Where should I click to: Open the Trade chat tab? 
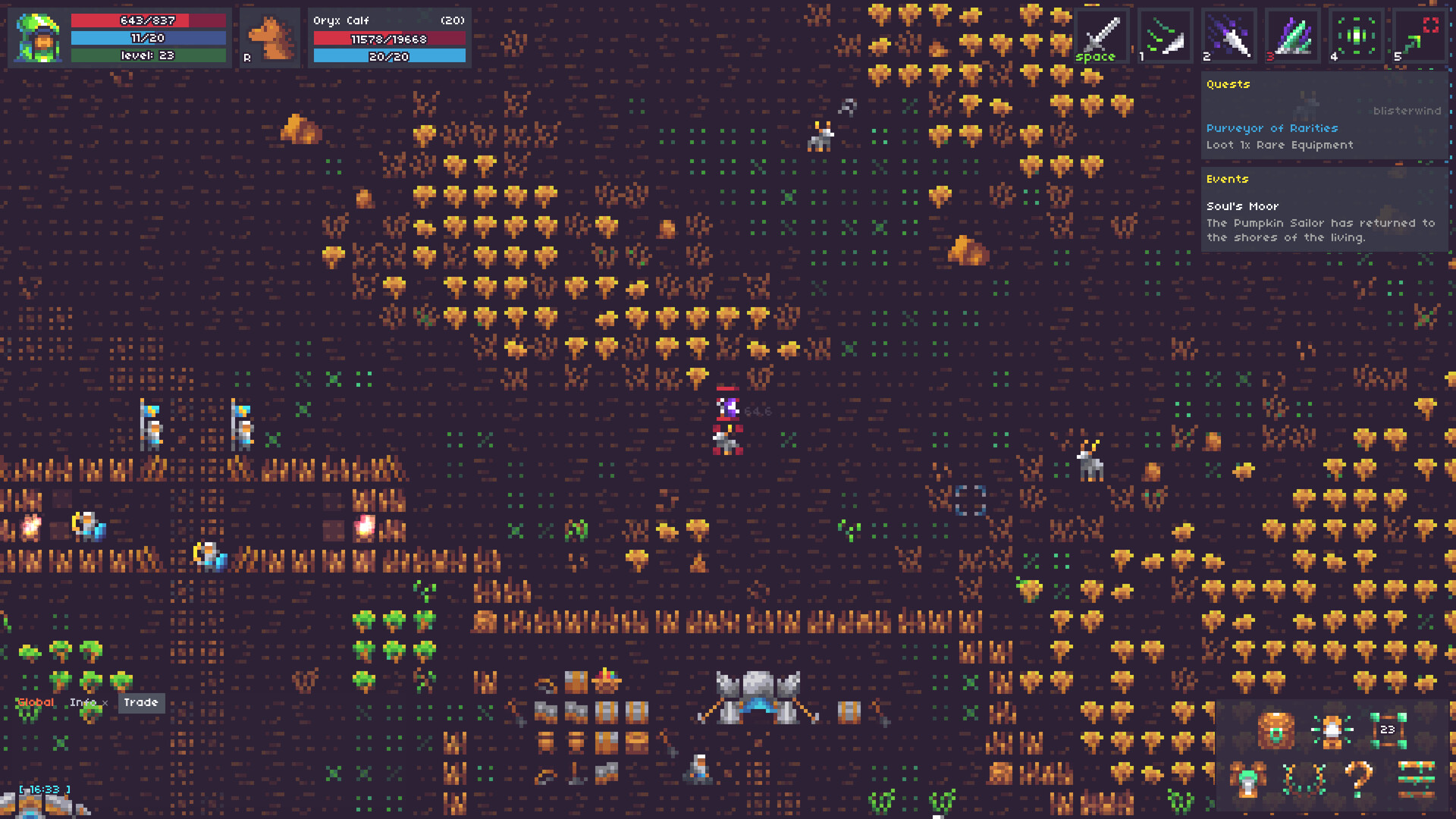coord(140,703)
